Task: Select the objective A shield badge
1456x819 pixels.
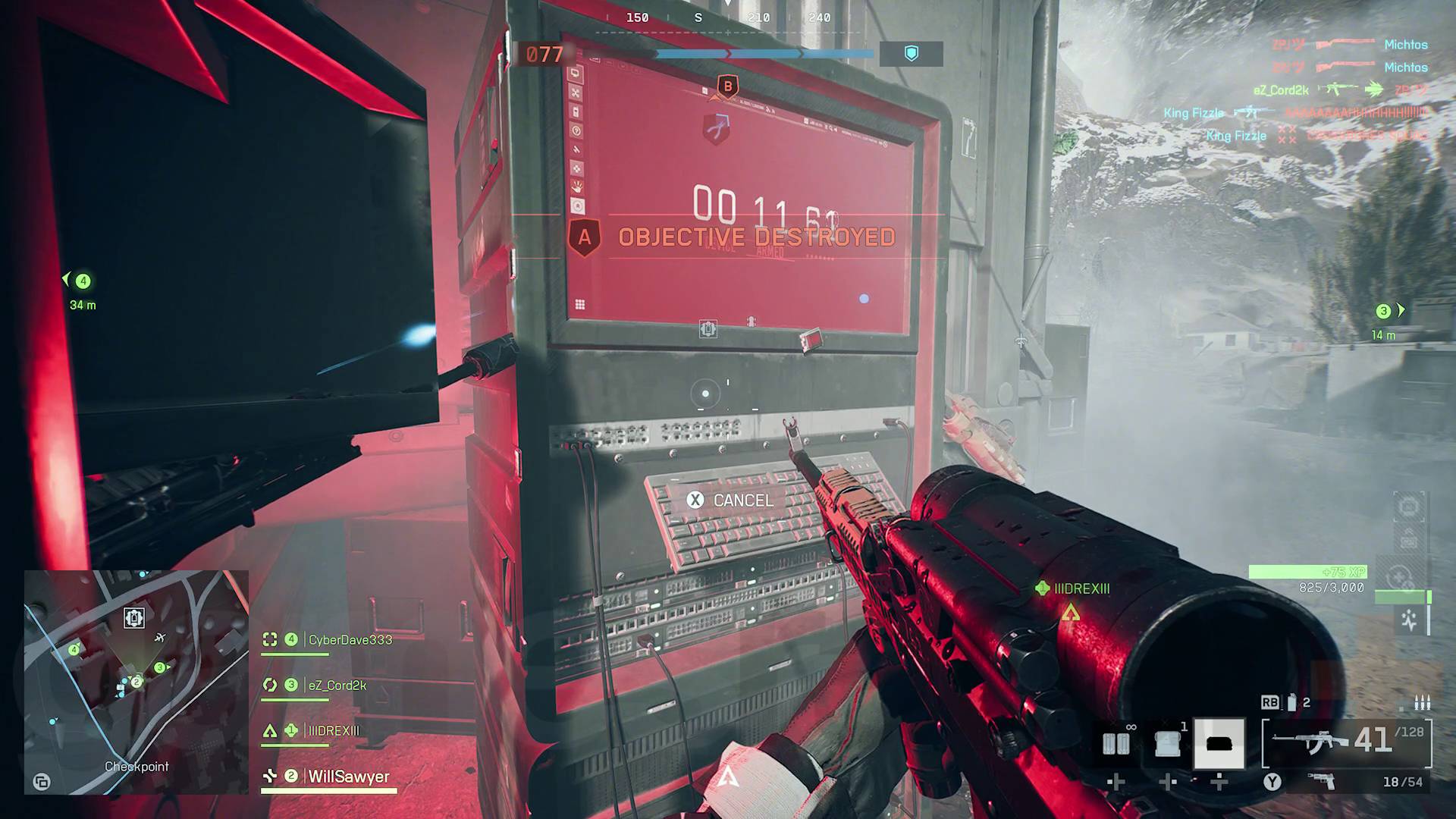Action: (584, 237)
